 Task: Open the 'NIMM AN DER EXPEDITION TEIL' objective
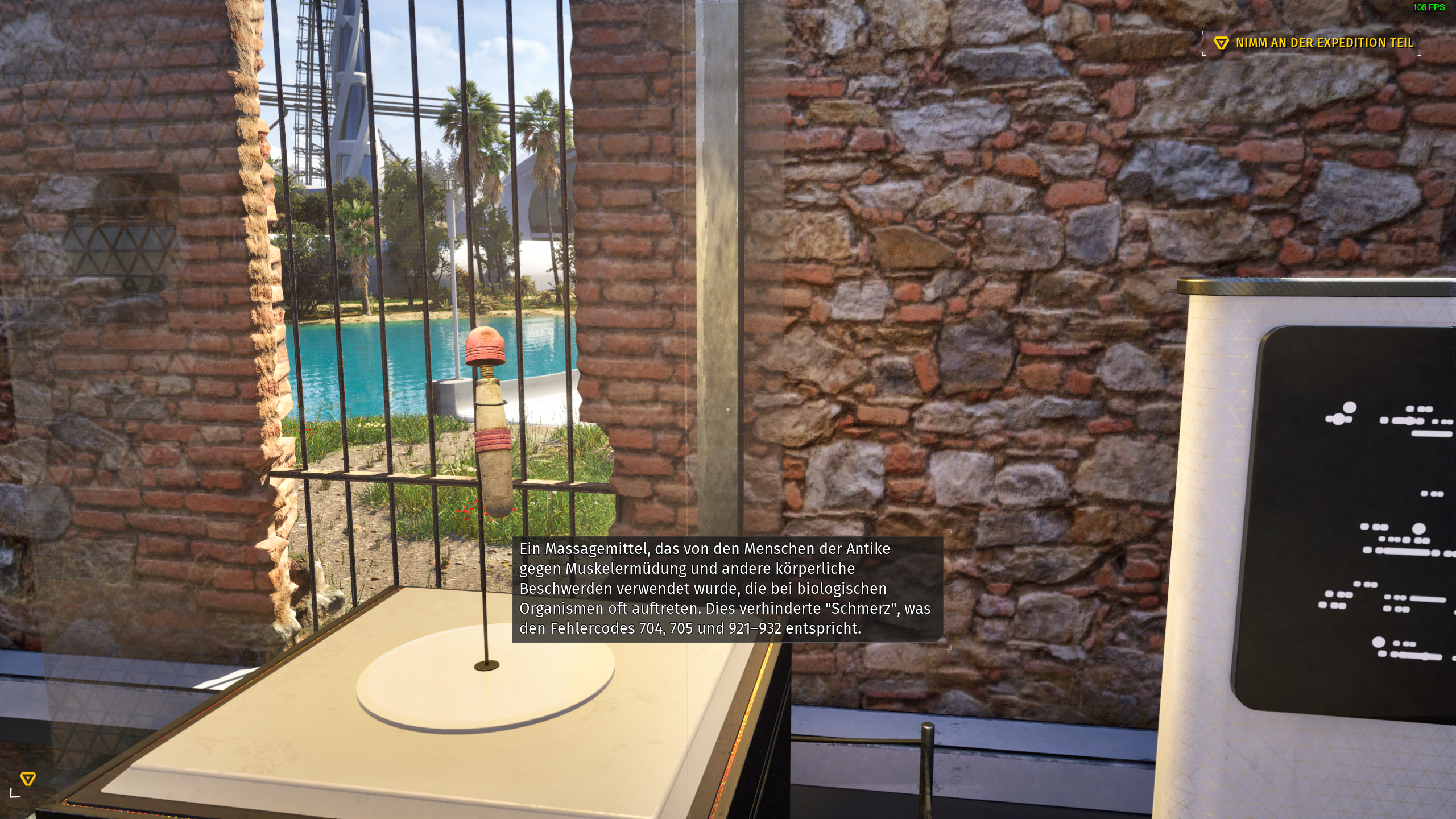click(1308, 42)
